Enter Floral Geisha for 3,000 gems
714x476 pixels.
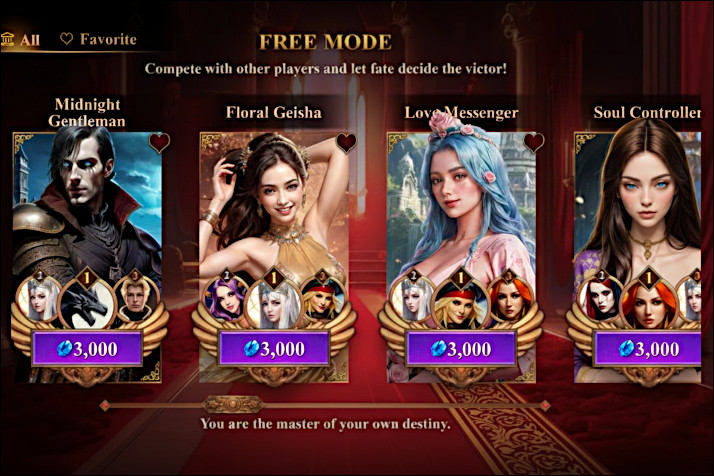(x=275, y=349)
